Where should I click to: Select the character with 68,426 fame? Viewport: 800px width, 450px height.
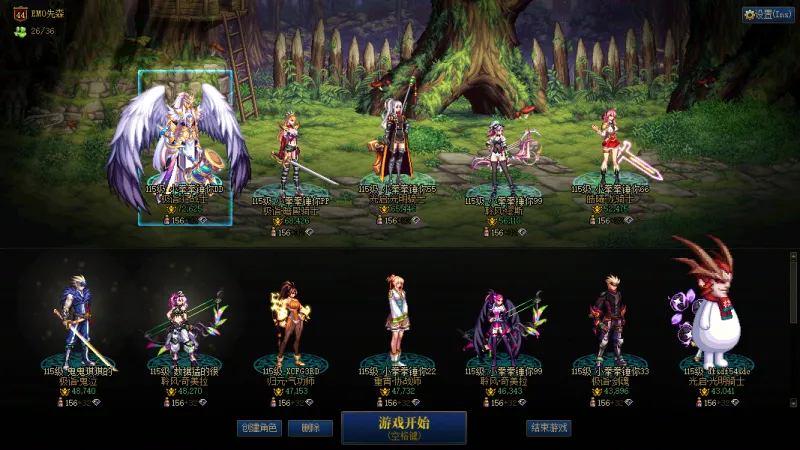click(x=291, y=150)
